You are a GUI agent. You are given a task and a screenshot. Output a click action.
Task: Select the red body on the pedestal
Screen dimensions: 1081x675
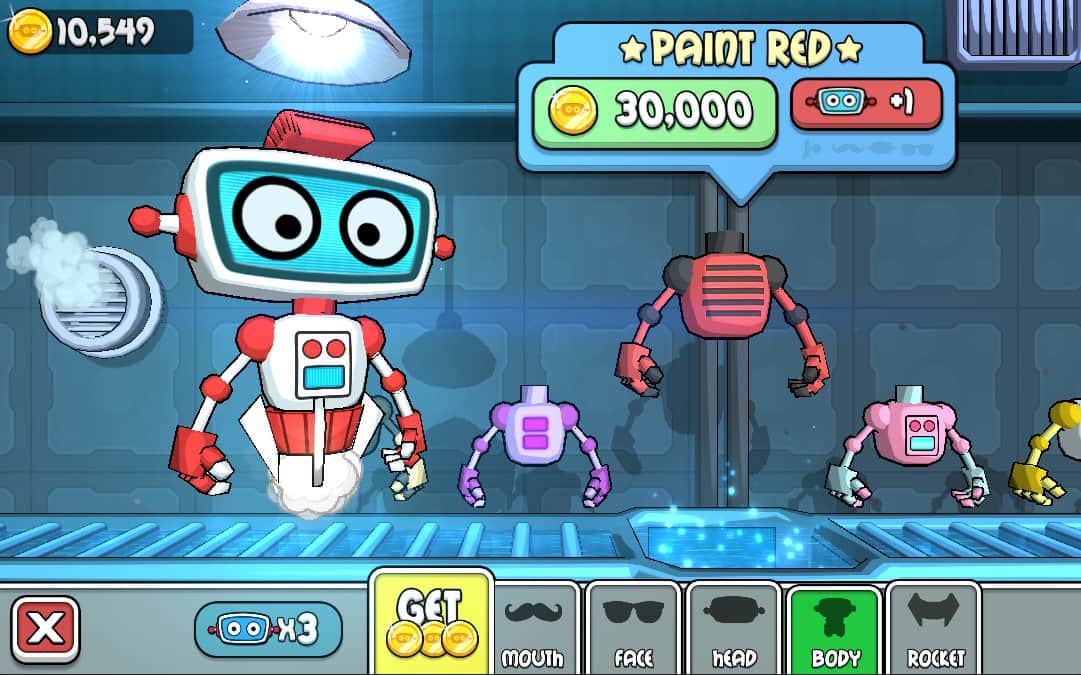tap(728, 310)
